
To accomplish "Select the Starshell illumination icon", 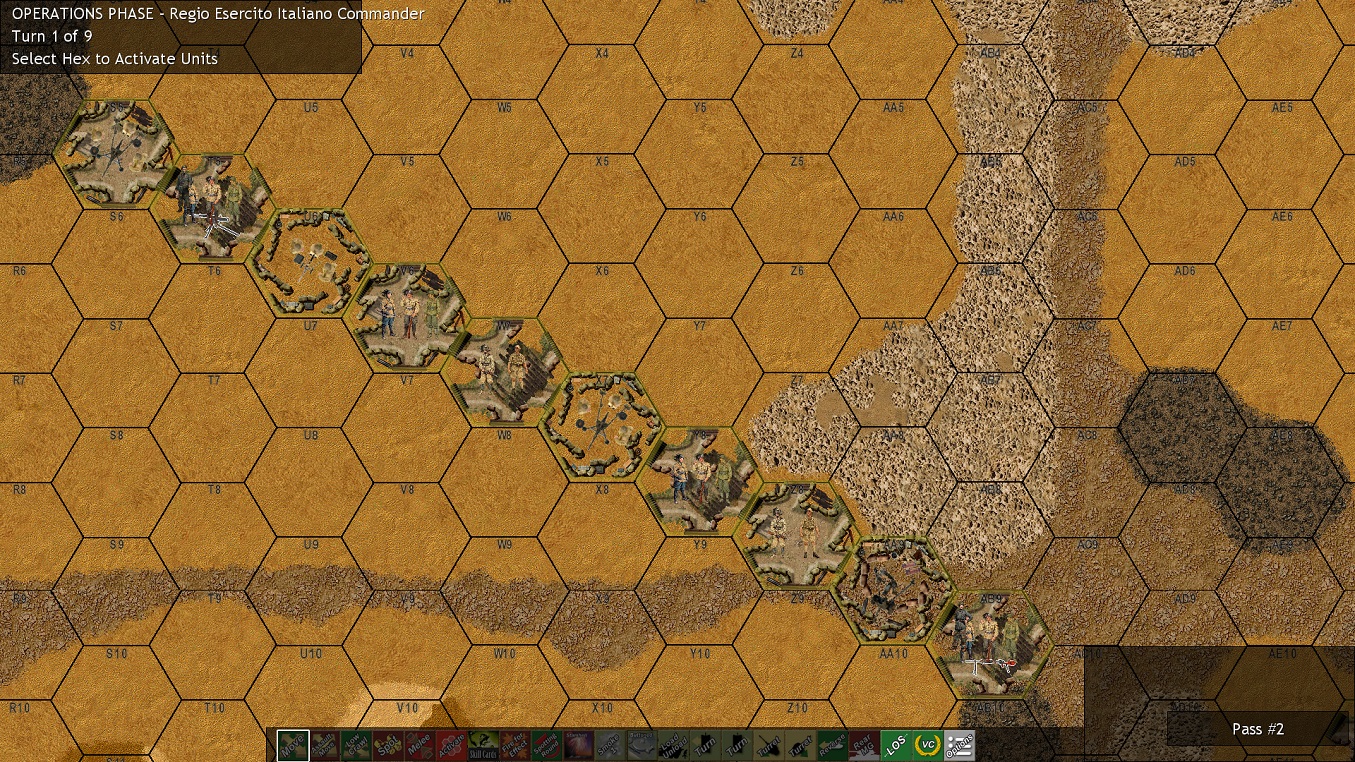I will point(578,744).
